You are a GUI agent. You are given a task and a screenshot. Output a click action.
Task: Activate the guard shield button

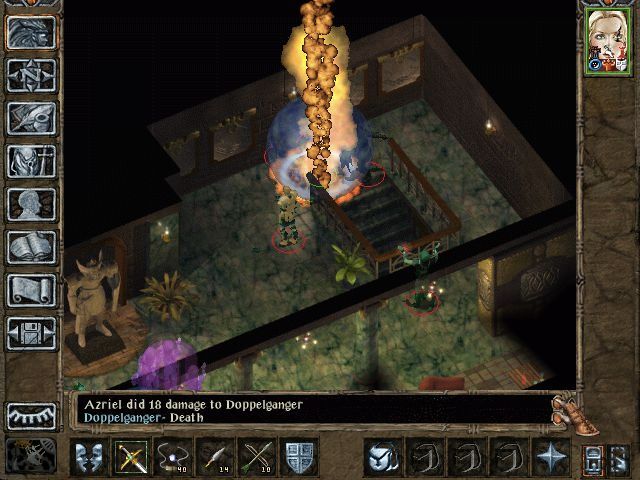pyautogui.click(x=300, y=457)
